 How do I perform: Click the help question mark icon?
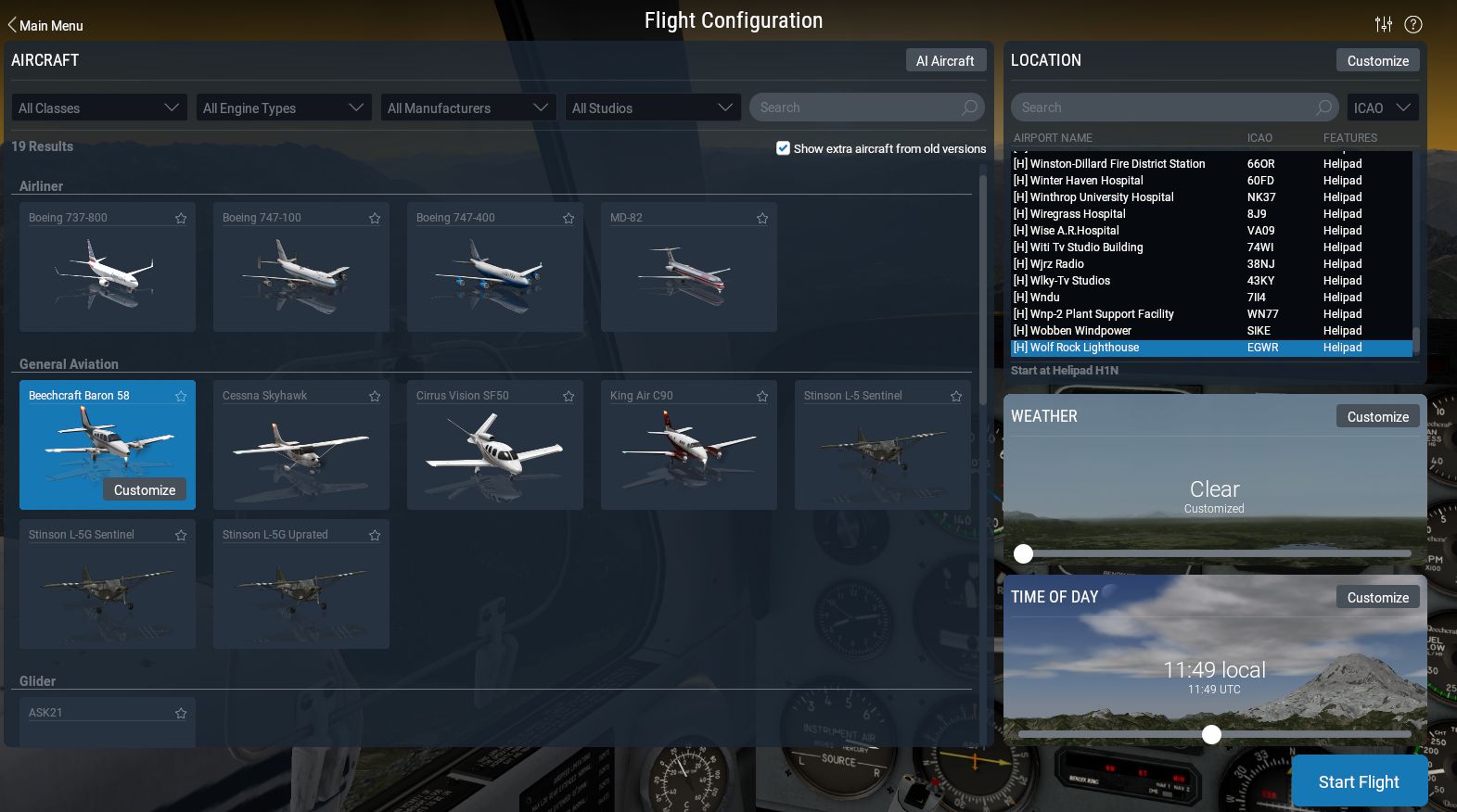click(1413, 24)
